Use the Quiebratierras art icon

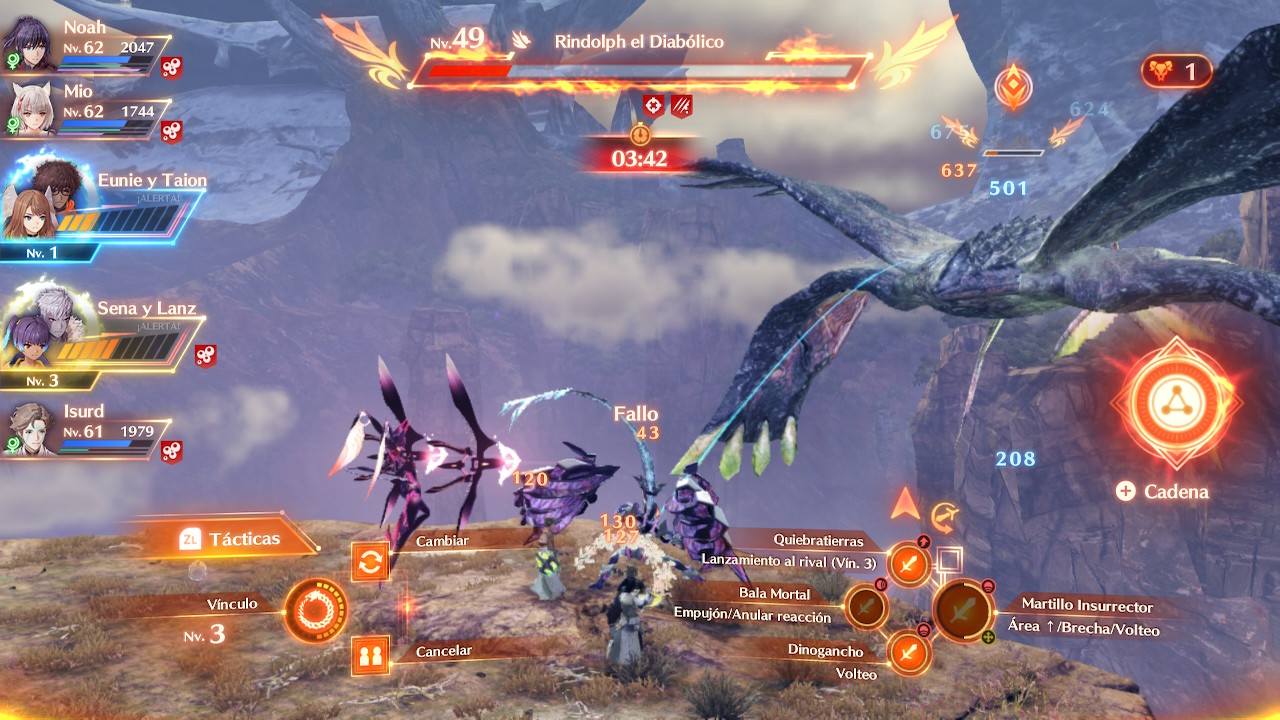[x=908, y=564]
